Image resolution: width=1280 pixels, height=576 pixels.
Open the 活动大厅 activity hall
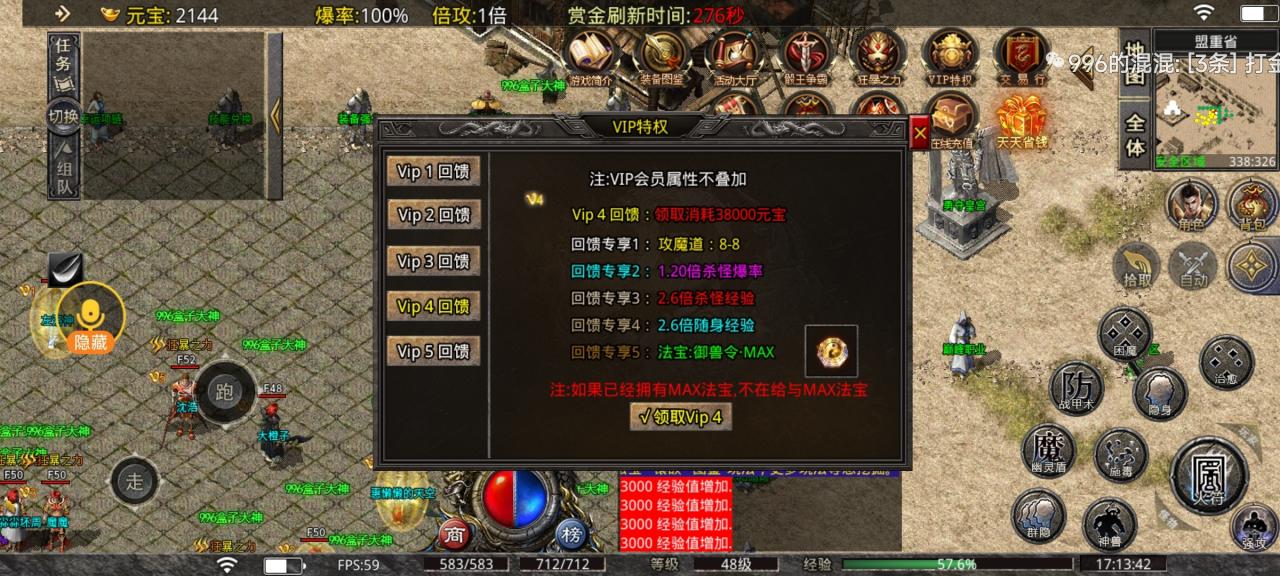[733, 55]
